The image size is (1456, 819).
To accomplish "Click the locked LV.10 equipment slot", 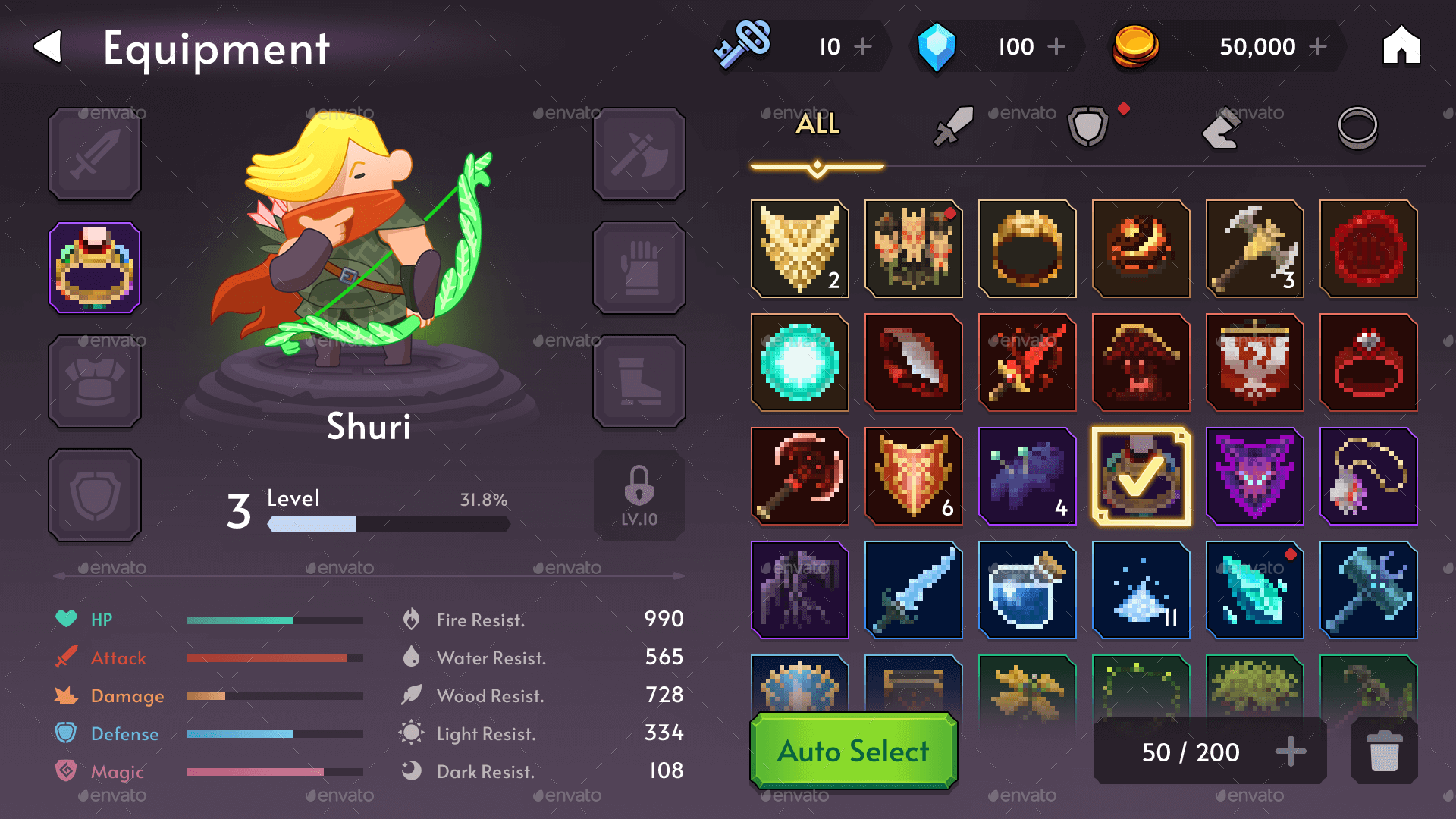I will pos(639,494).
